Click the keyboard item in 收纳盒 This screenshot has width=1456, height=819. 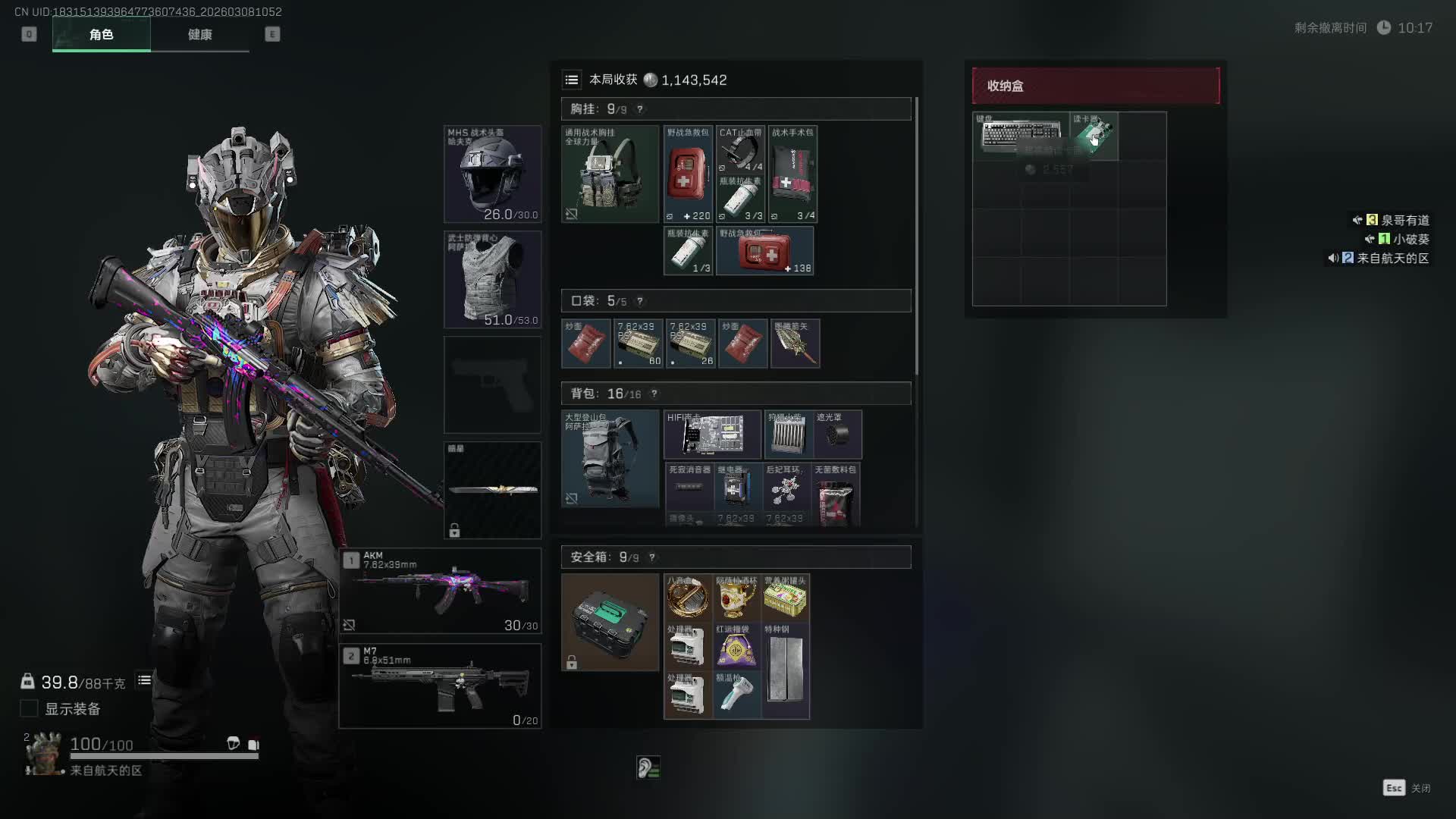coord(1021,135)
